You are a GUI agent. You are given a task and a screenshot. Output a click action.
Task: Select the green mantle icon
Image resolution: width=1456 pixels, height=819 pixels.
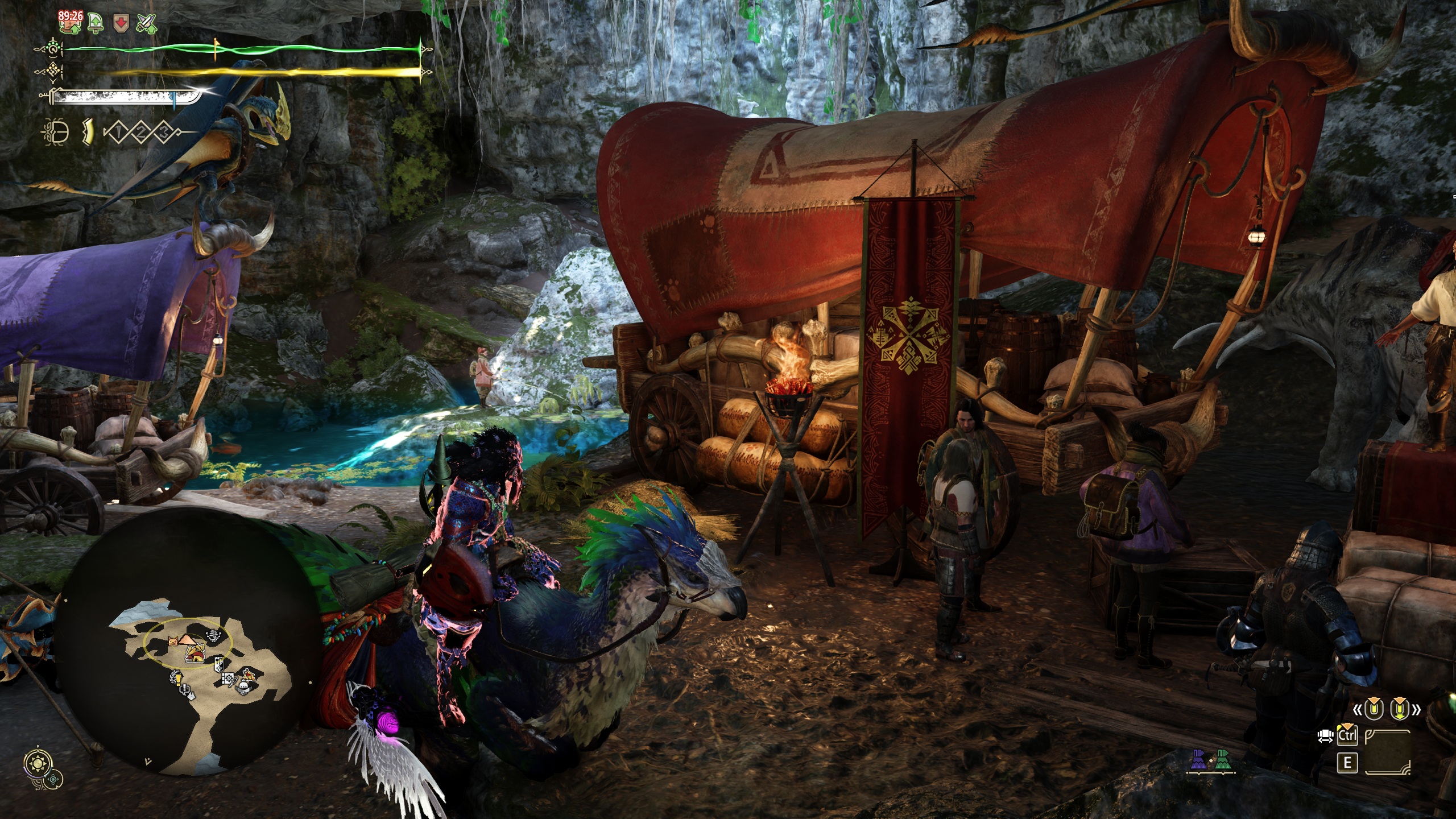1221,761
